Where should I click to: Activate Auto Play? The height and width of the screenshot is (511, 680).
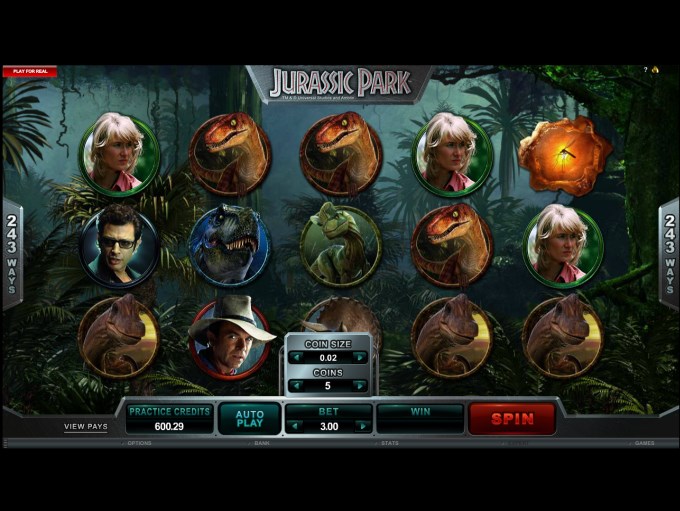click(x=249, y=419)
